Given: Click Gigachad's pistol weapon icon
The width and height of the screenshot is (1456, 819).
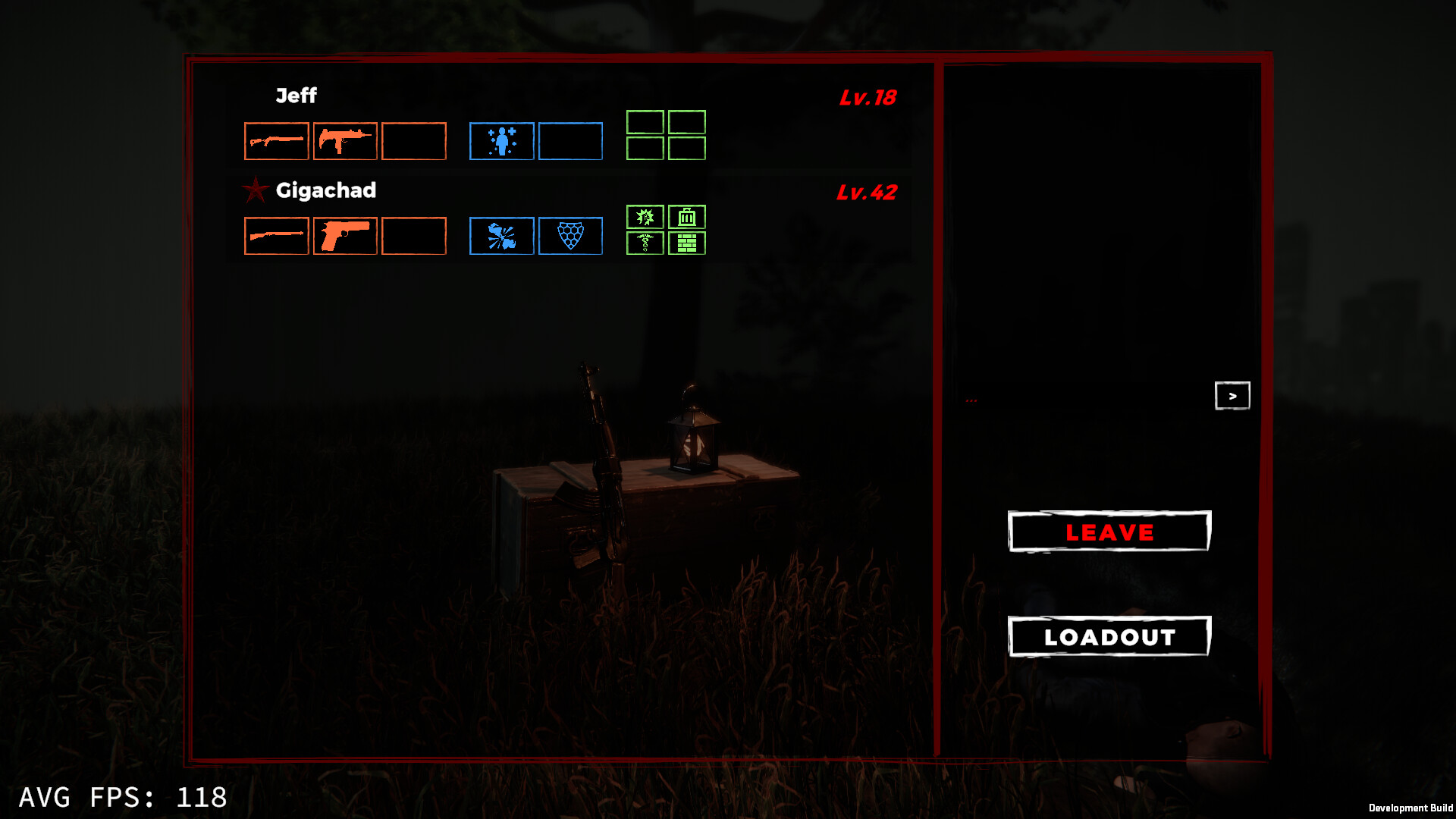Looking at the screenshot, I should (345, 236).
